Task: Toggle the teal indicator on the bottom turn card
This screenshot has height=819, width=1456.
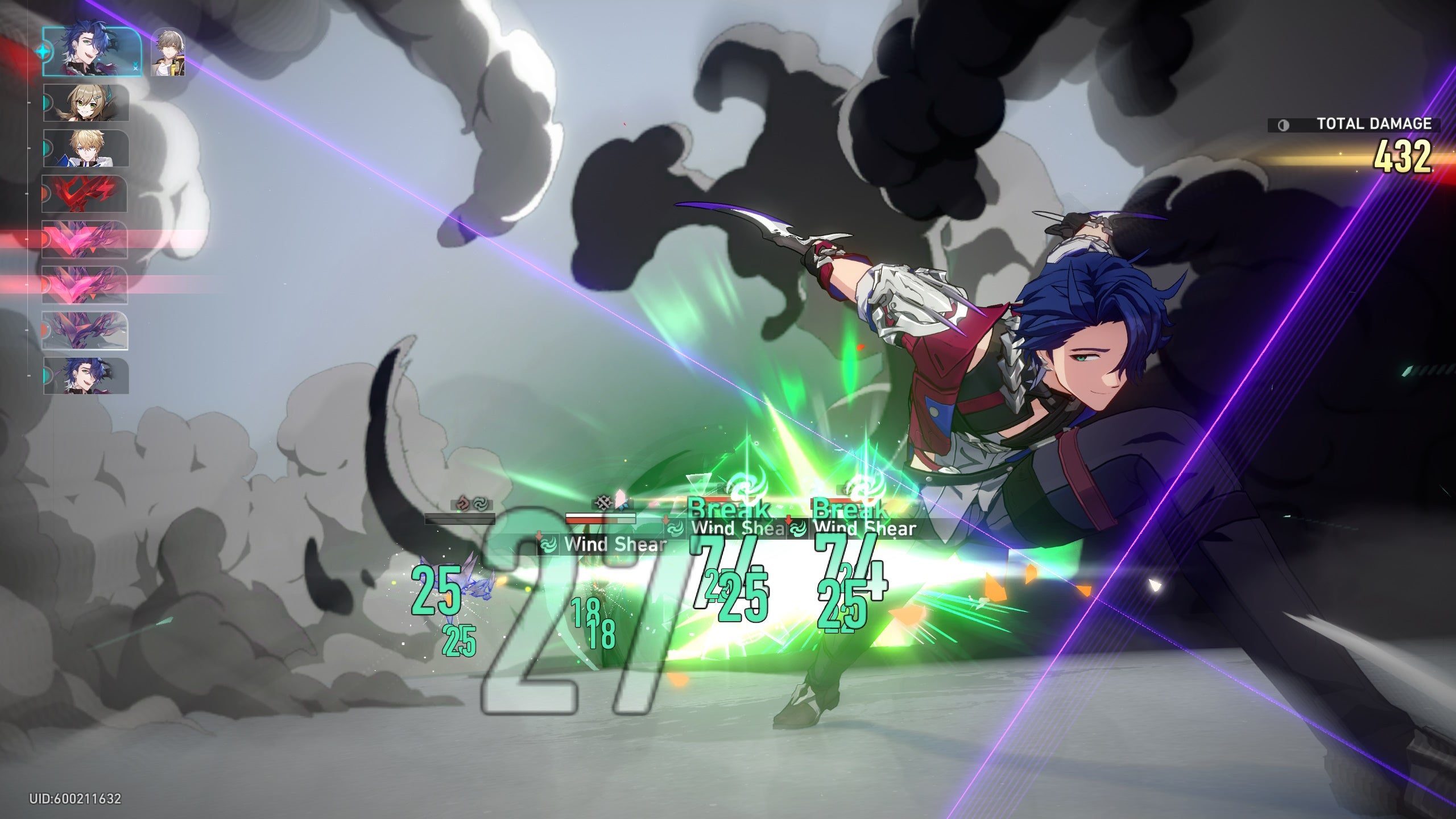Action: pos(47,375)
